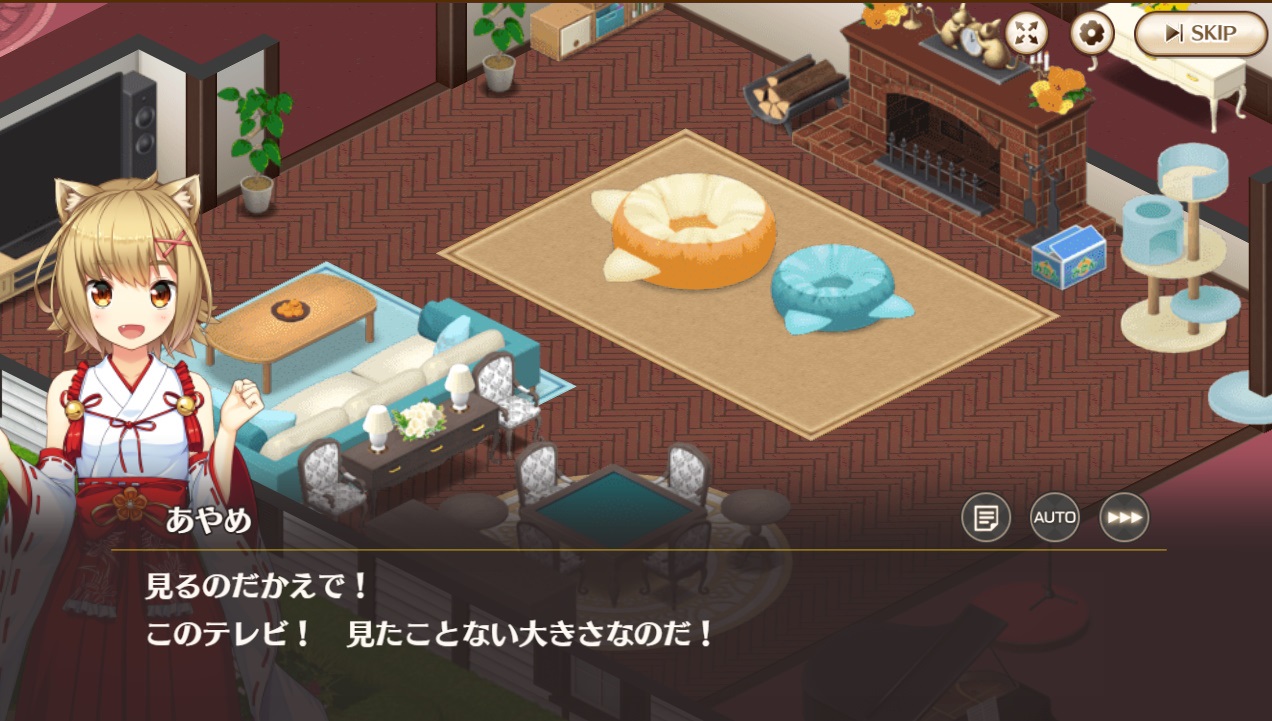Enable AUTO dialogue advance
The image size is (1272, 721).
point(1055,518)
